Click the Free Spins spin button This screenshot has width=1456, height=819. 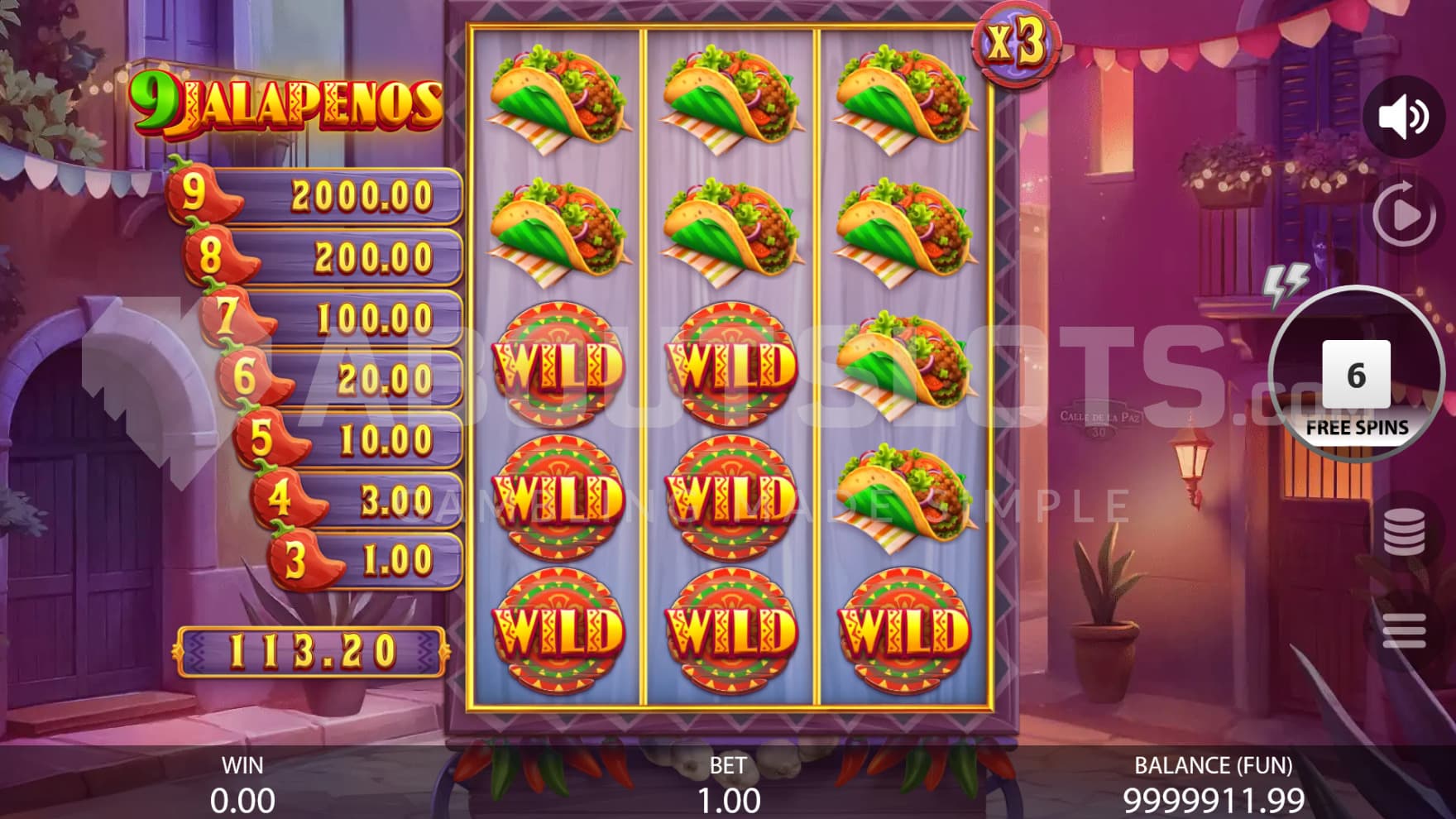(1356, 378)
